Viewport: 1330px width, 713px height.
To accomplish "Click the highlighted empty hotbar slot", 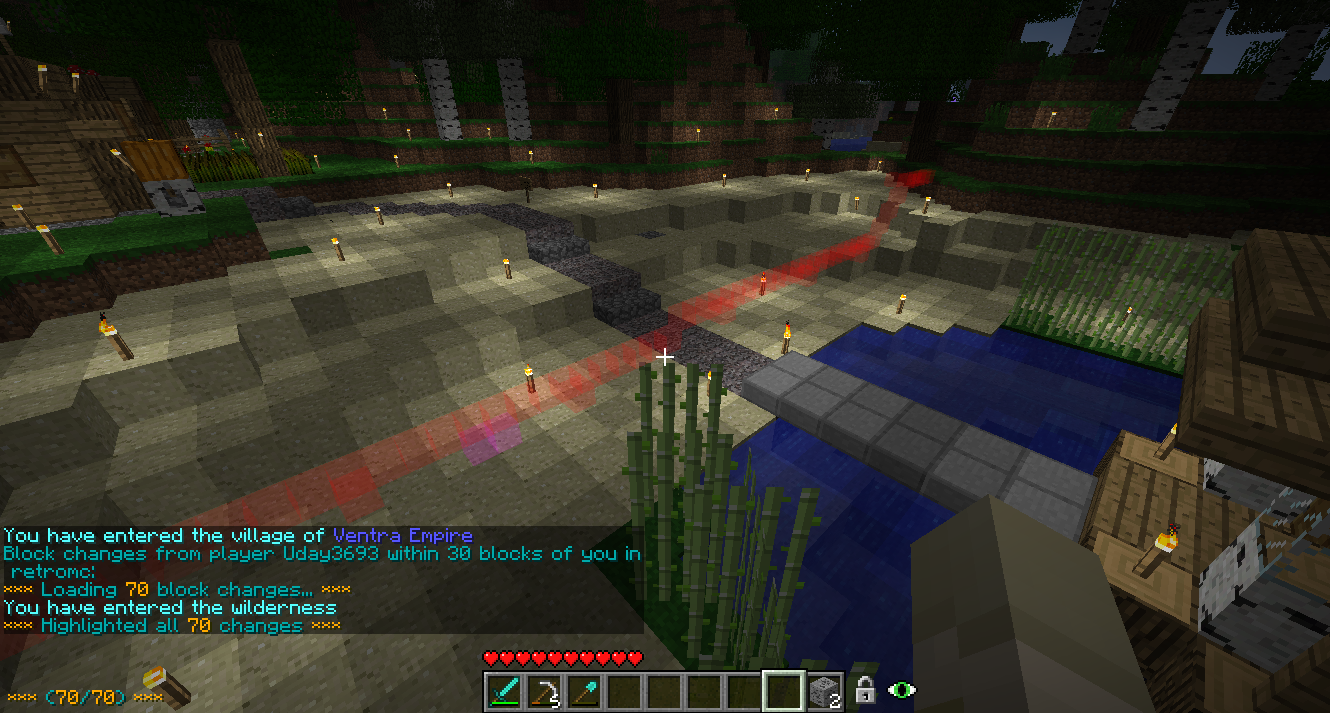I will pyautogui.click(x=783, y=691).
